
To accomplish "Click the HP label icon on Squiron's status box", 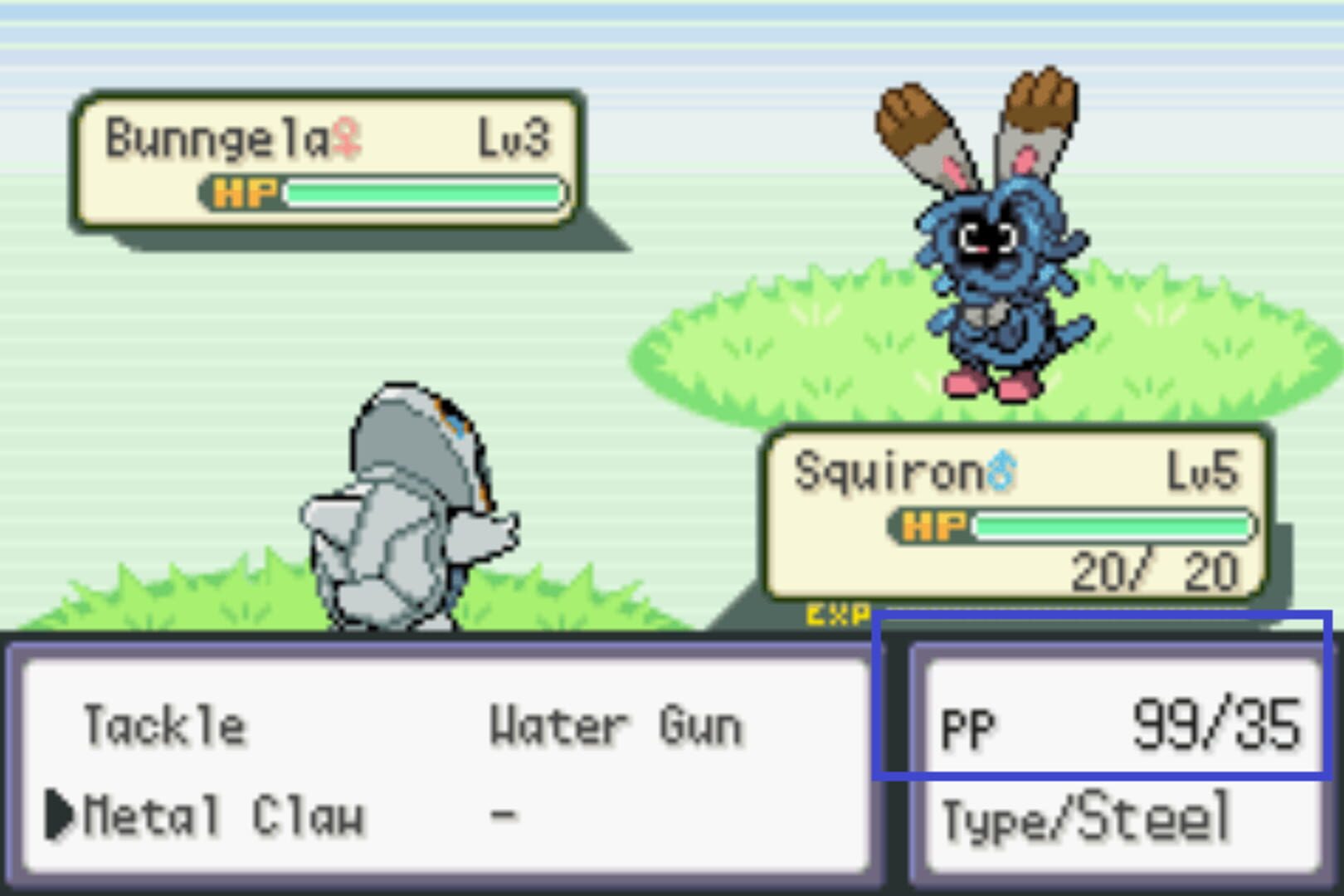I will pyautogui.click(x=933, y=525).
